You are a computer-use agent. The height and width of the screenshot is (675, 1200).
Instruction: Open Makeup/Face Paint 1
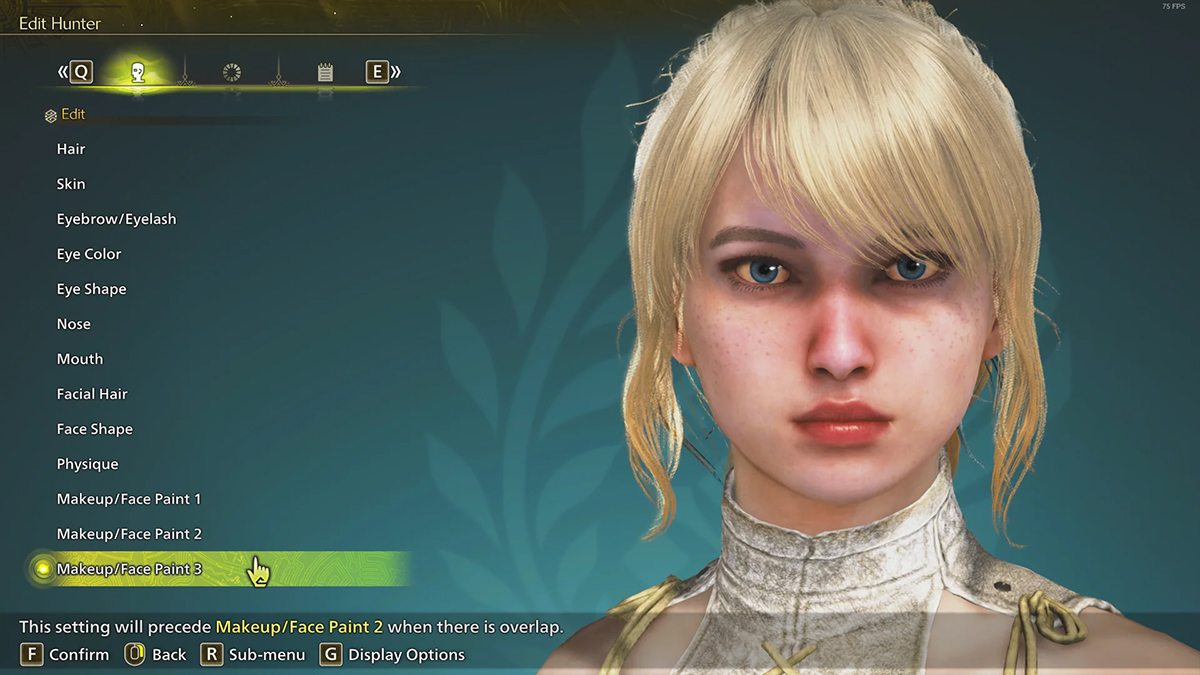(129, 499)
